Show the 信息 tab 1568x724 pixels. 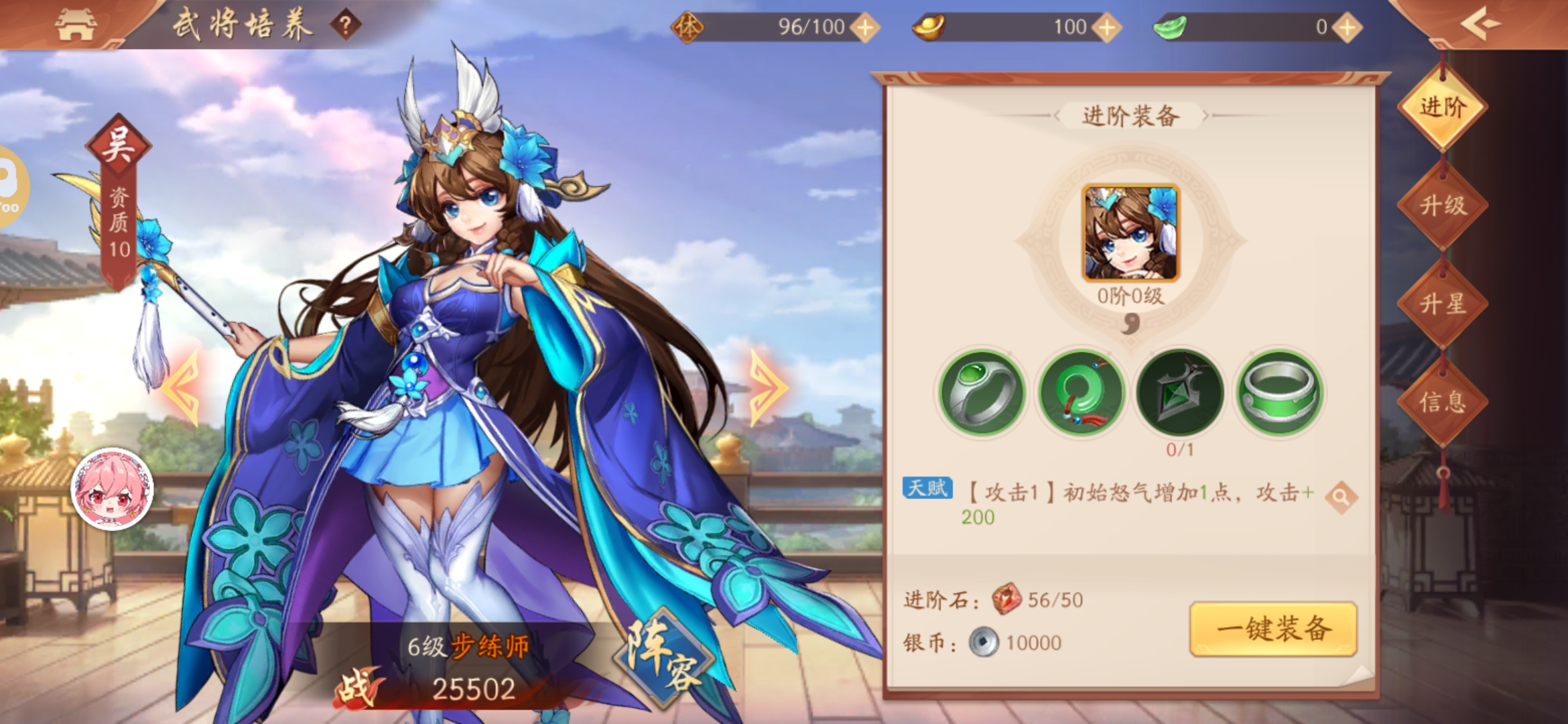(x=1443, y=402)
